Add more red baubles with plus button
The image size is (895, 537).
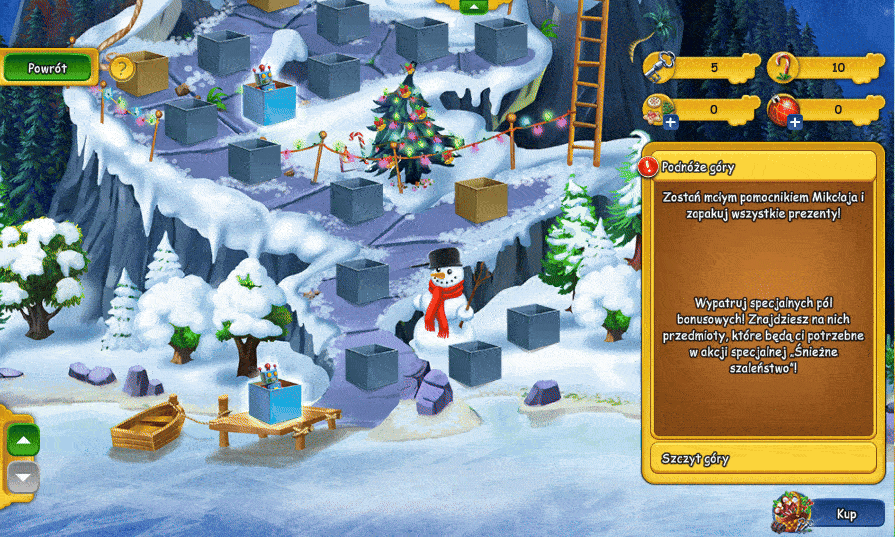click(x=795, y=122)
